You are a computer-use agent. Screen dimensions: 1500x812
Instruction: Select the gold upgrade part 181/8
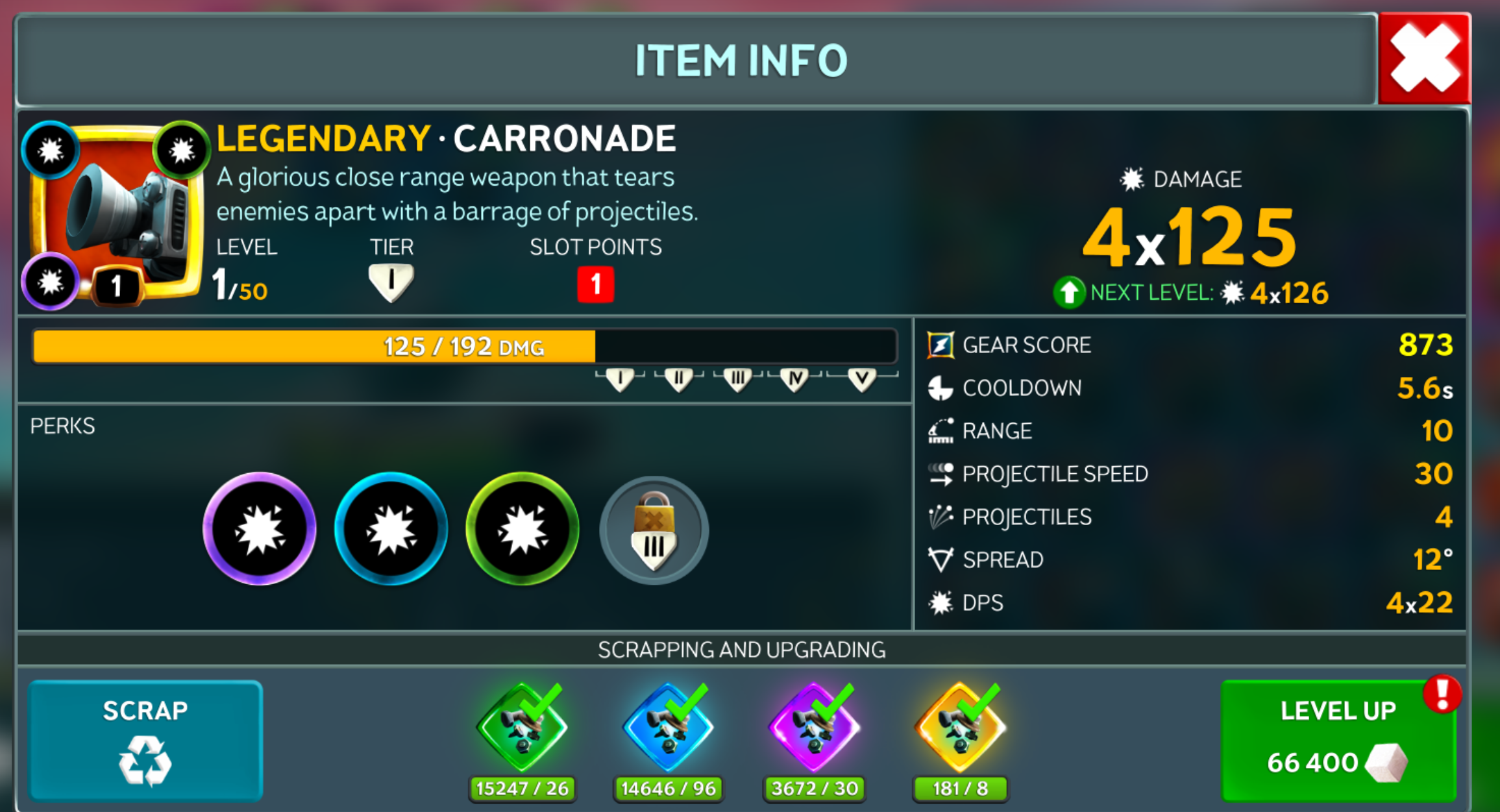tap(960, 727)
